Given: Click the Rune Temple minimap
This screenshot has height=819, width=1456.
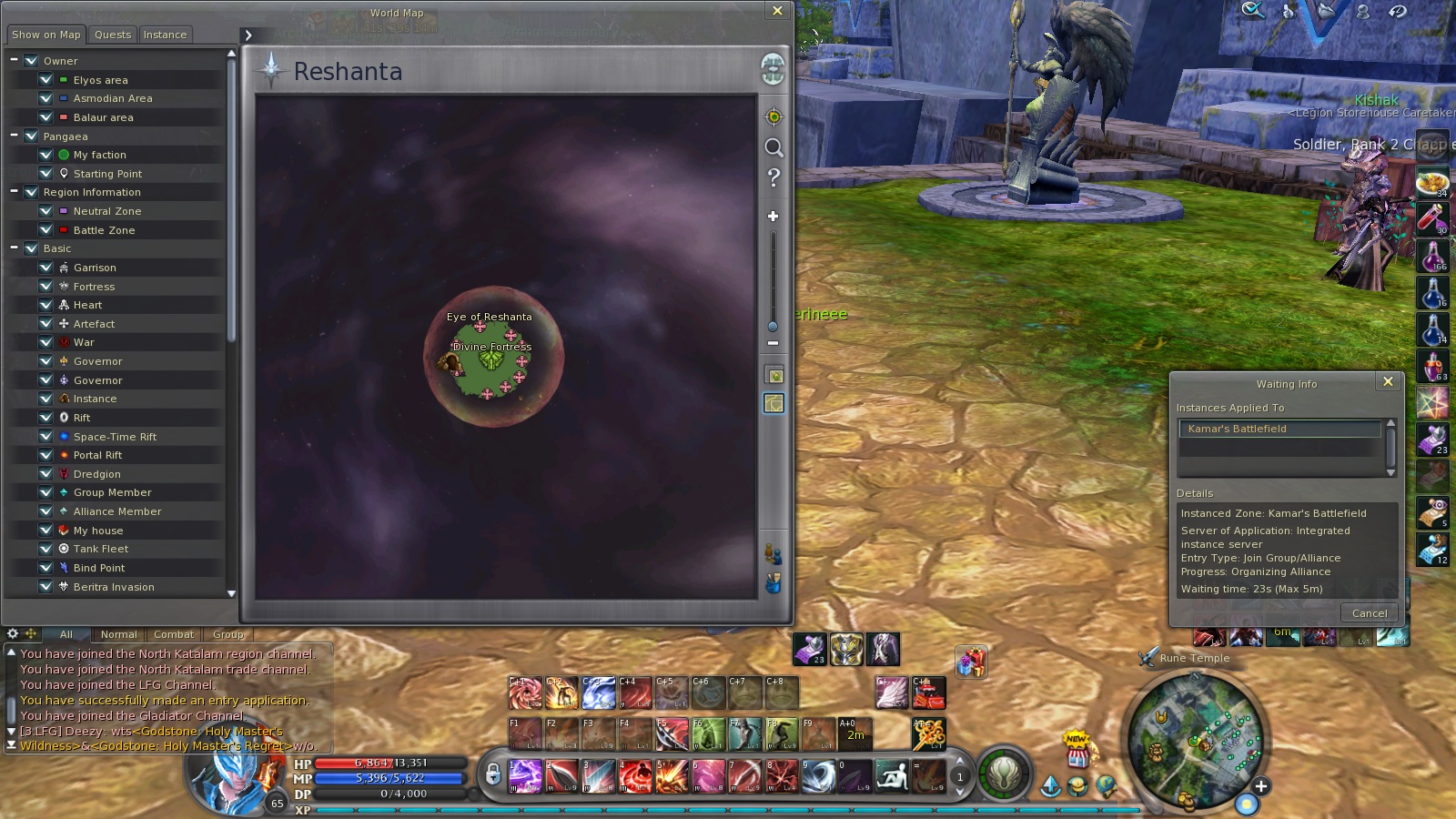Looking at the screenshot, I should pos(1194,739).
